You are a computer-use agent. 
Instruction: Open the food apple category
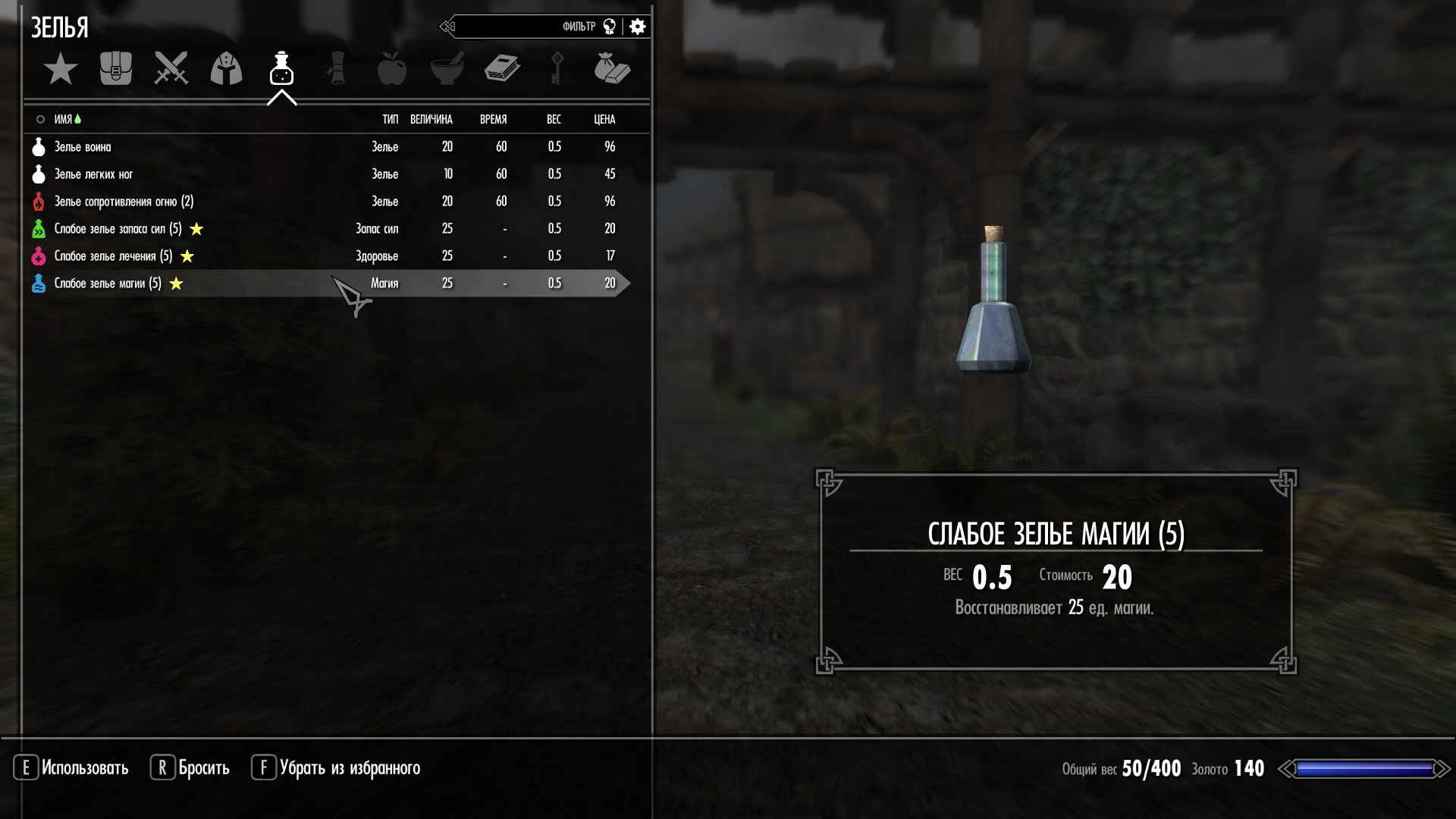tap(392, 69)
